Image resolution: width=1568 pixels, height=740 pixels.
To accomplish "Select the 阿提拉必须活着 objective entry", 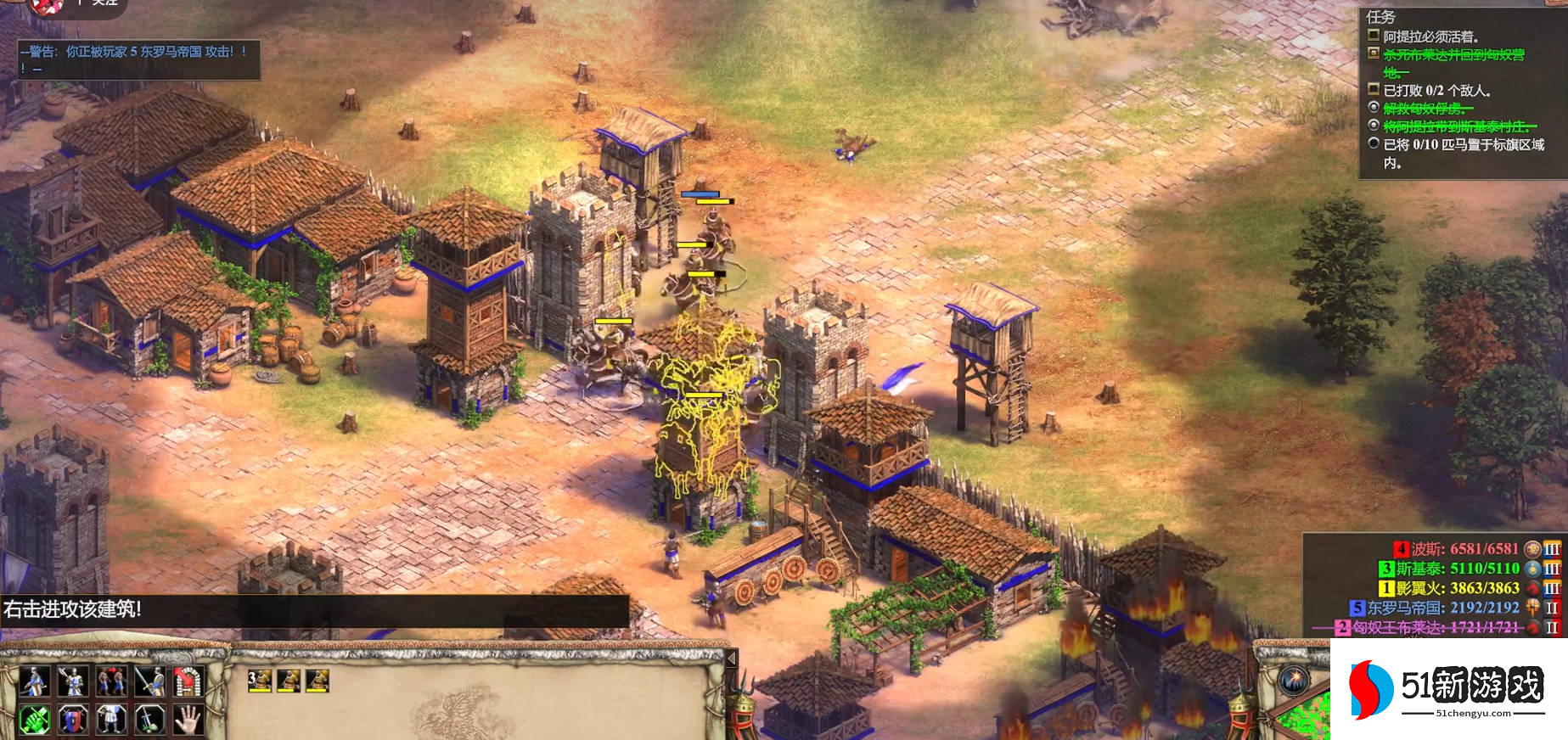I will (1431, 36).
